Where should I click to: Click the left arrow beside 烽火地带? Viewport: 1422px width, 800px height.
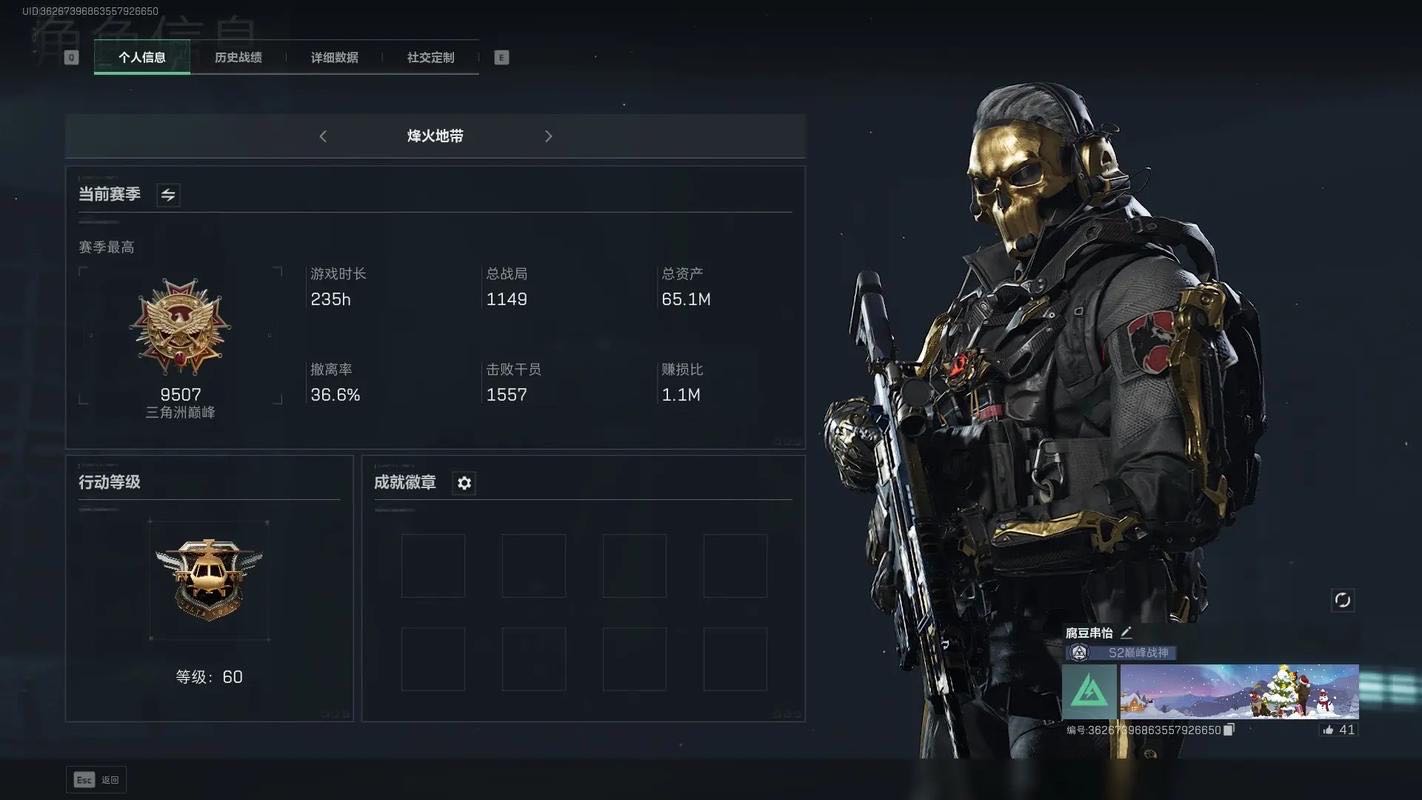[323, 136]
